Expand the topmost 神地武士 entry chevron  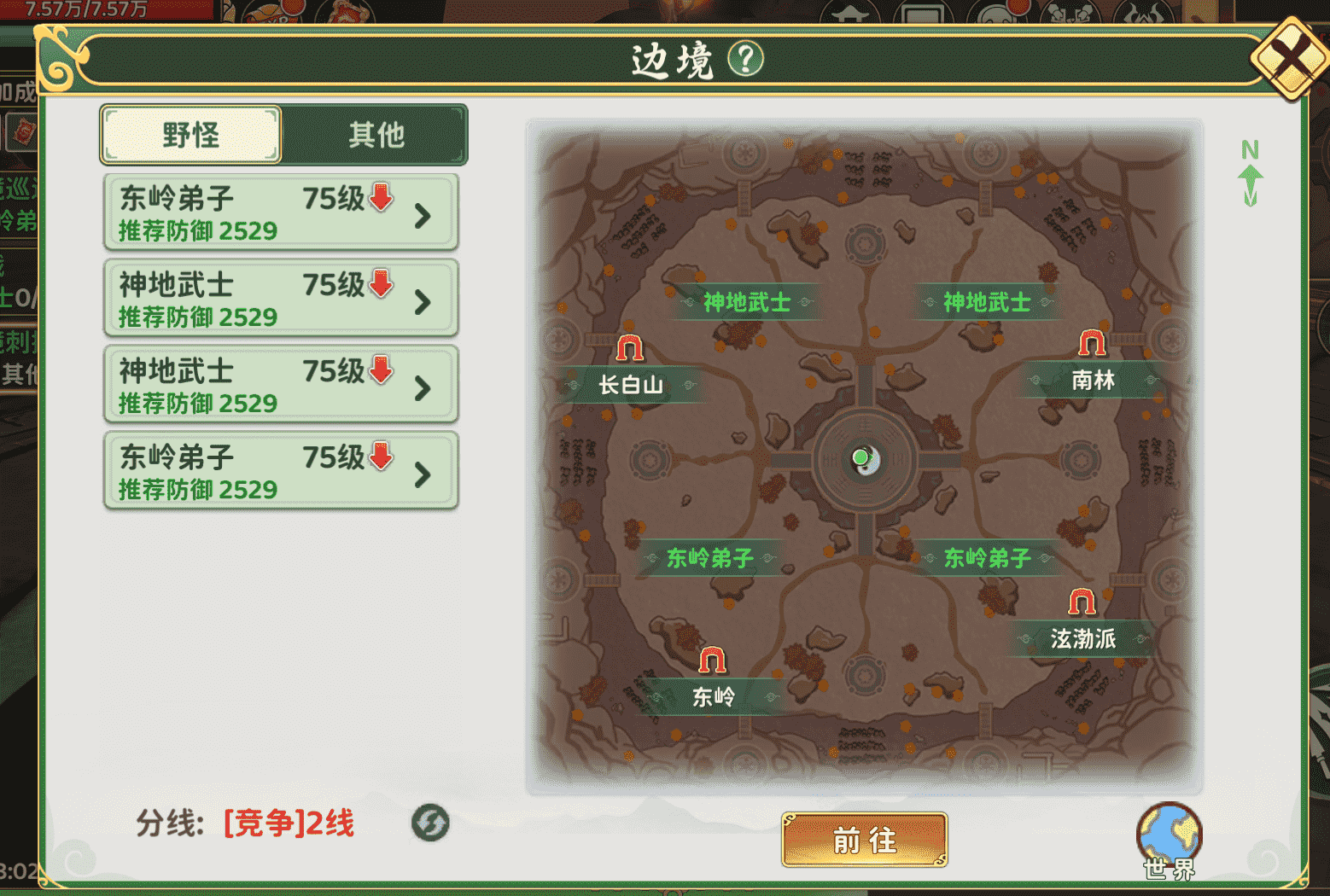pyautogui.click(x=422, y=300)
